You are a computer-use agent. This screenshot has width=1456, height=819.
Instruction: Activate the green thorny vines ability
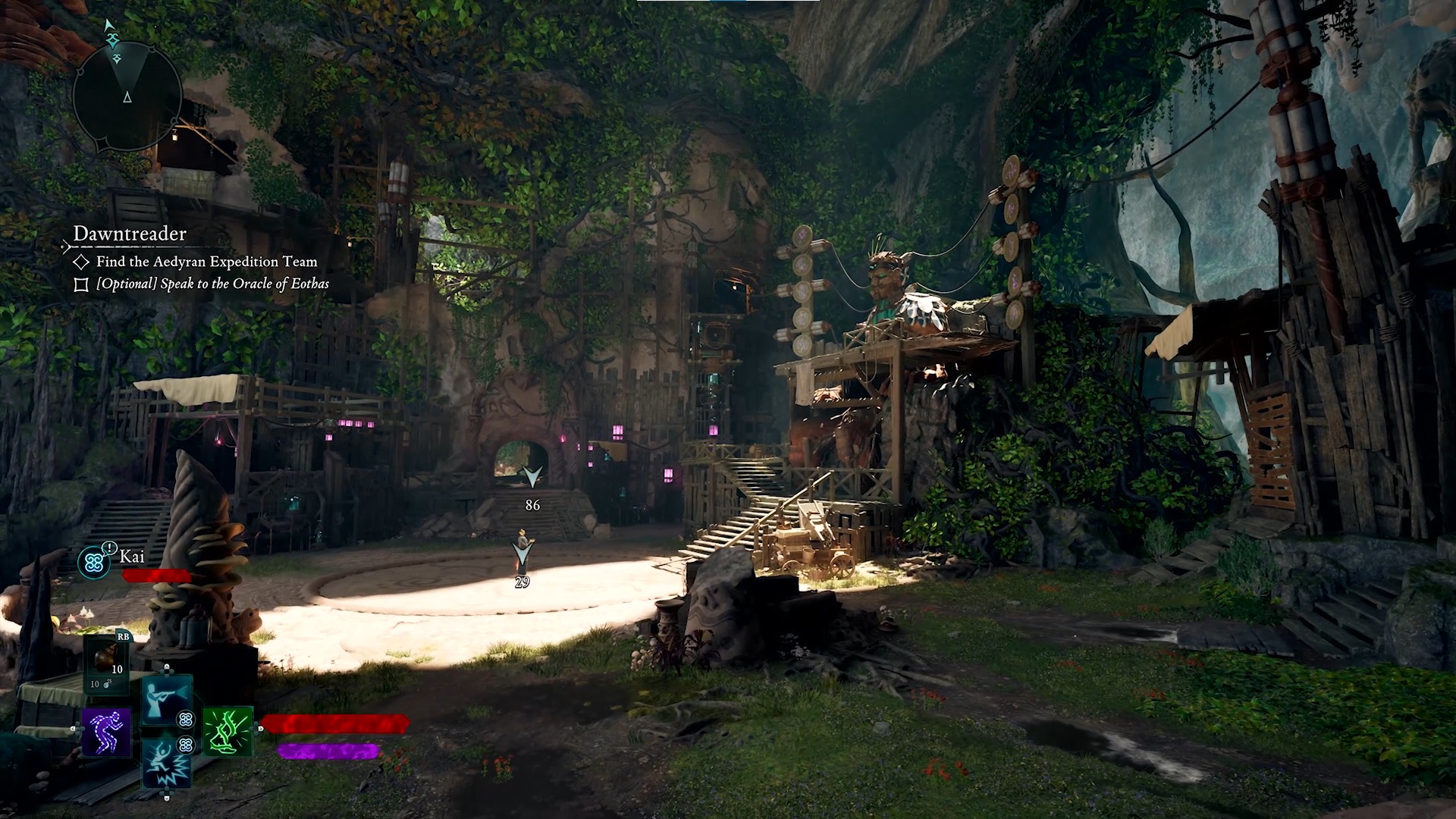tap(227, 731)
